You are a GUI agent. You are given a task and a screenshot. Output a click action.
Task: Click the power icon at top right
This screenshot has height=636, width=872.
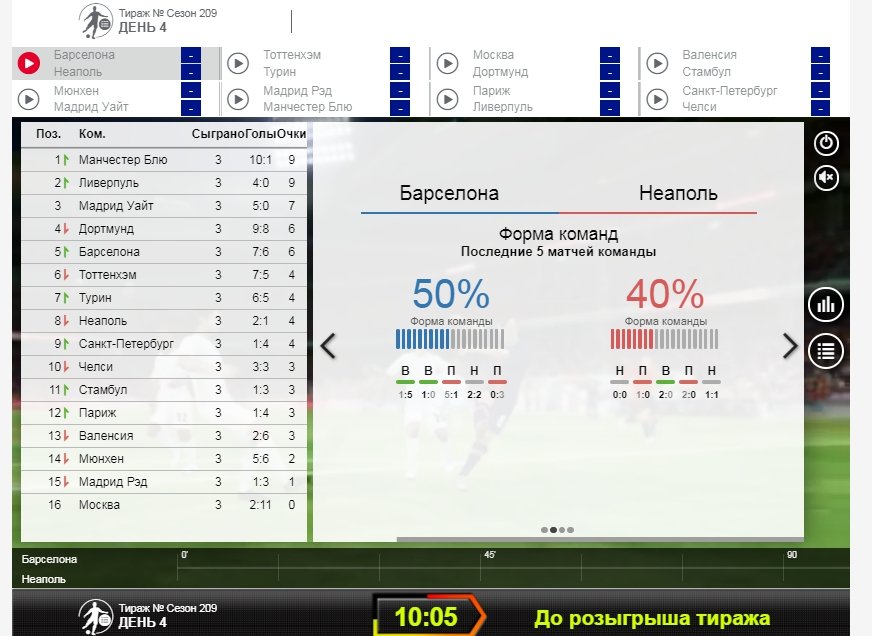827,143
